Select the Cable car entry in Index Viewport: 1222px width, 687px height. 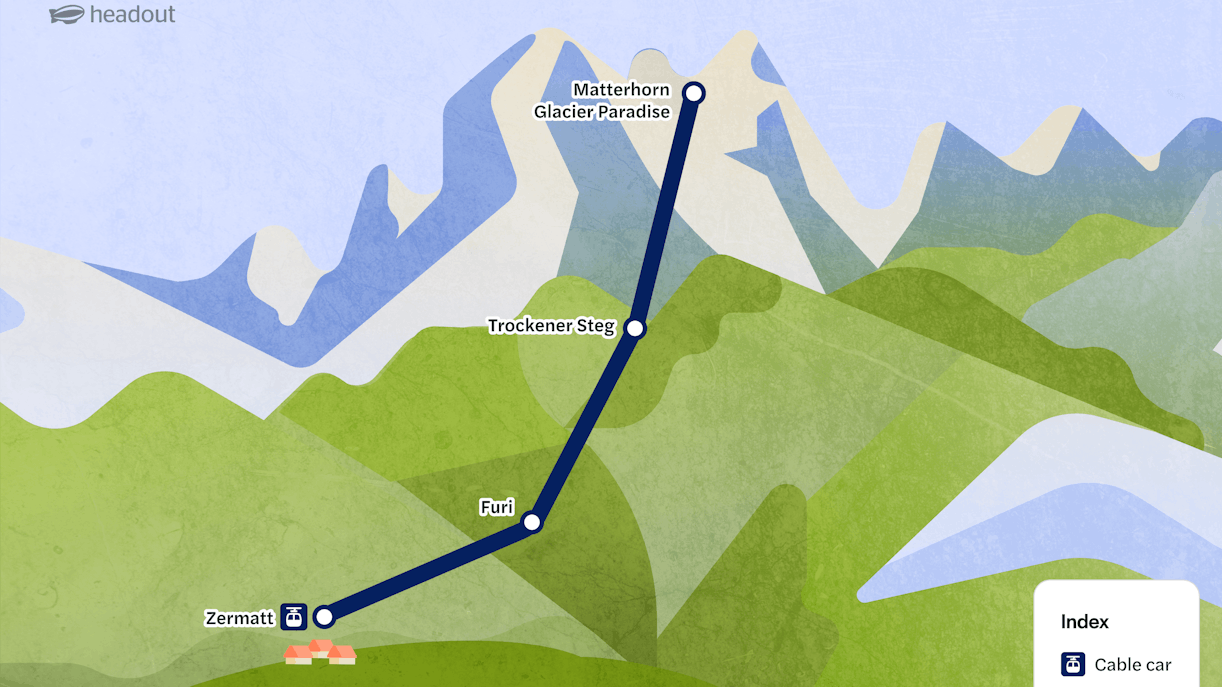[x=1116, y=664]
